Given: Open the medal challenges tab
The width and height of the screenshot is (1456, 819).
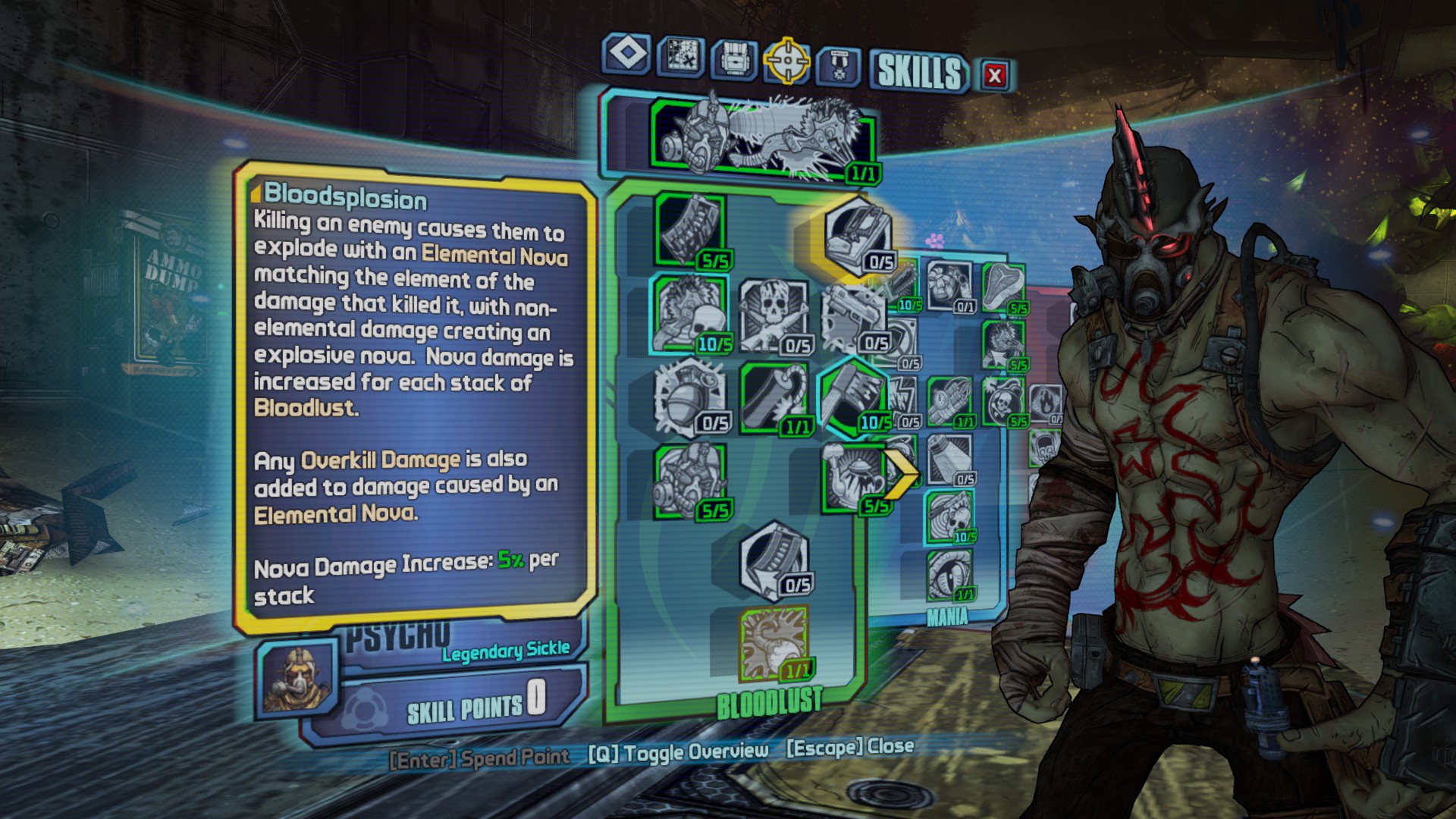Looking at the screenshot, I should [x=838, y=66].
